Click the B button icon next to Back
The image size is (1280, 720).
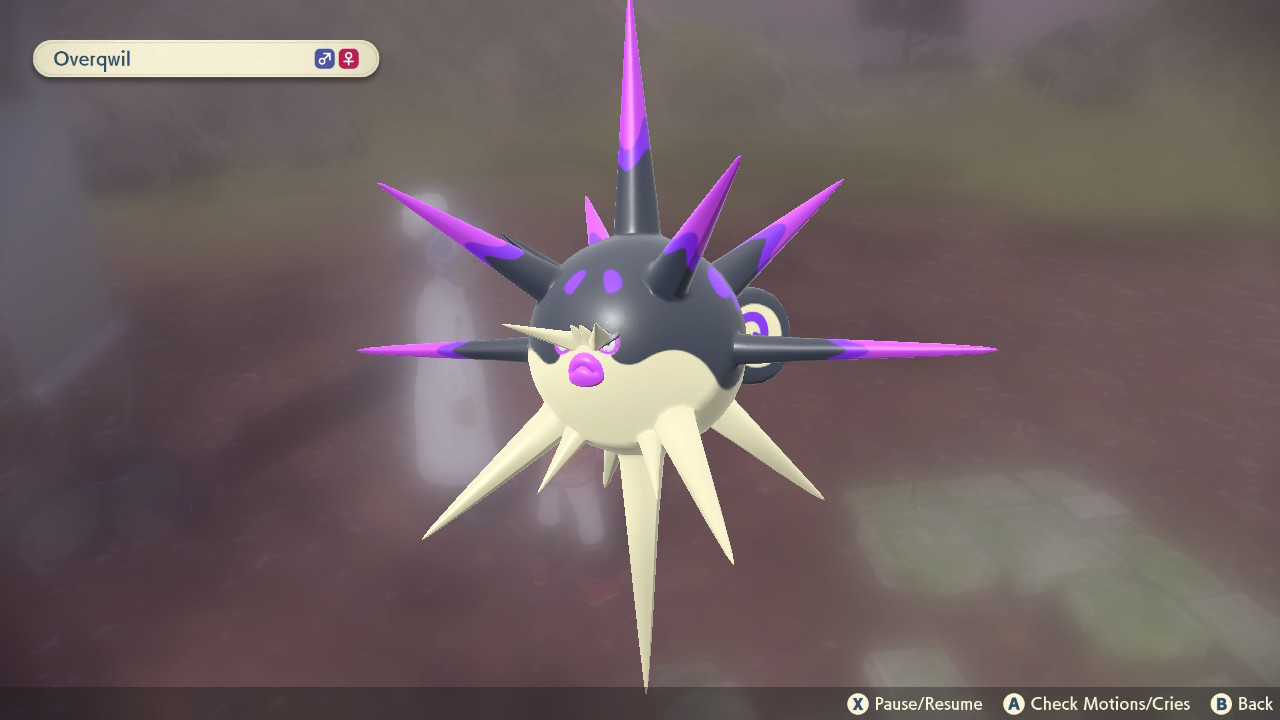click(1221, 703)
